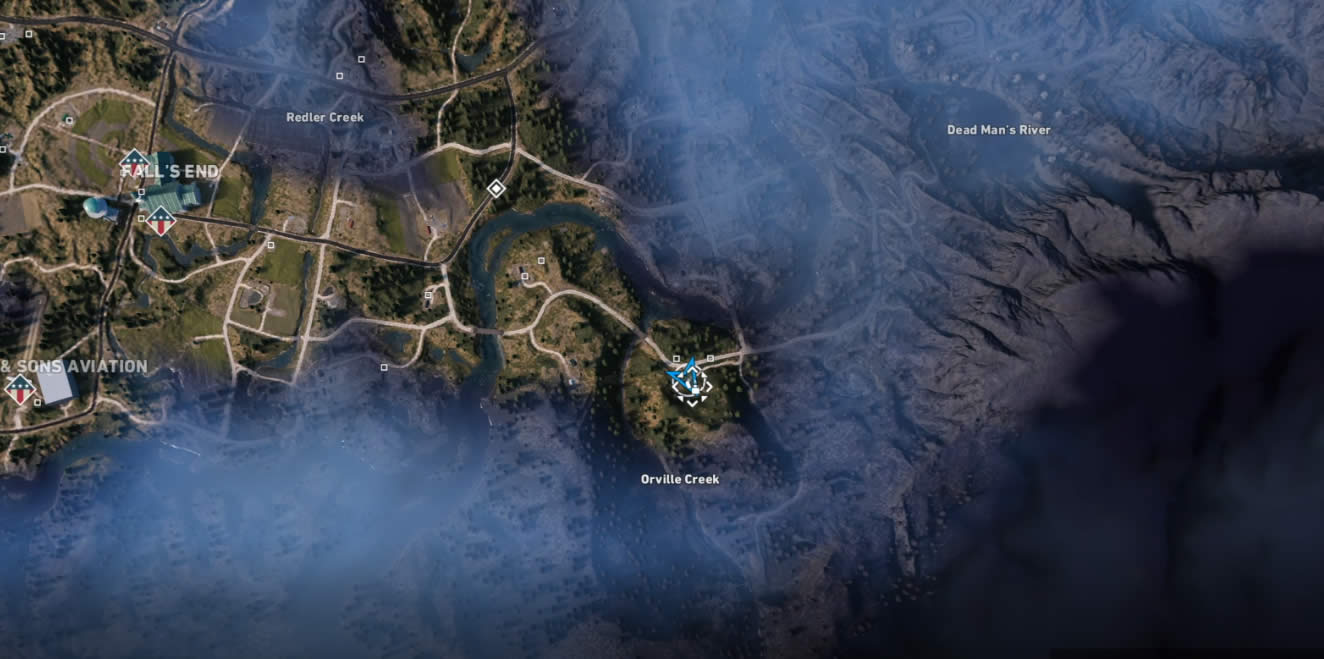The image size is (1324, 659).
Task: Choose the shield marker overlapping the Fall's End label
Action: [x=135, y=163]
